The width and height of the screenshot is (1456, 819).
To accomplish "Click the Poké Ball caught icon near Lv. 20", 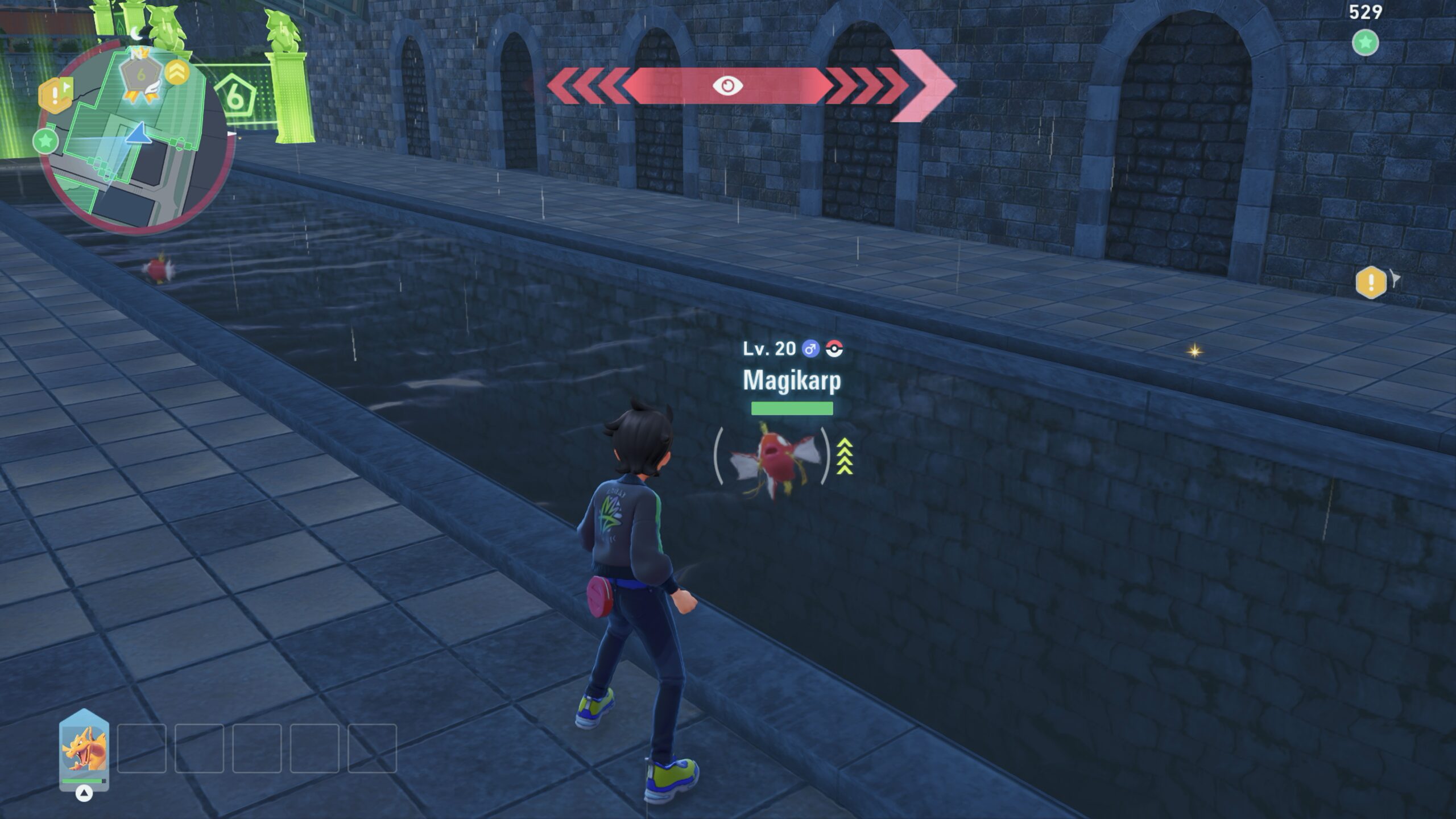I will point(834,349).
